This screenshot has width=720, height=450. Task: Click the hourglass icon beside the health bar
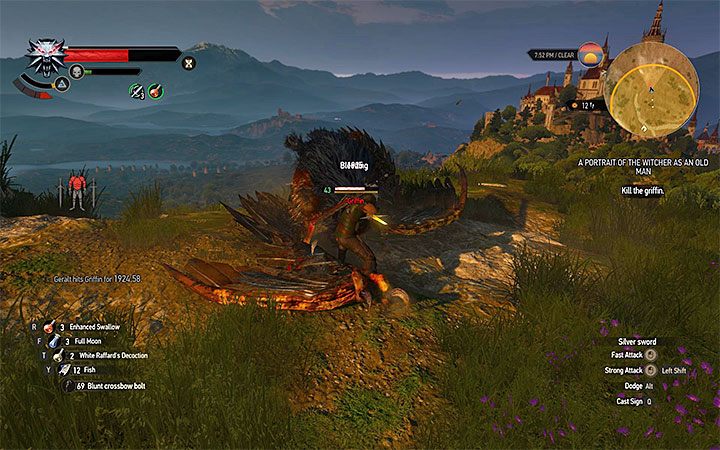[188, 63]
